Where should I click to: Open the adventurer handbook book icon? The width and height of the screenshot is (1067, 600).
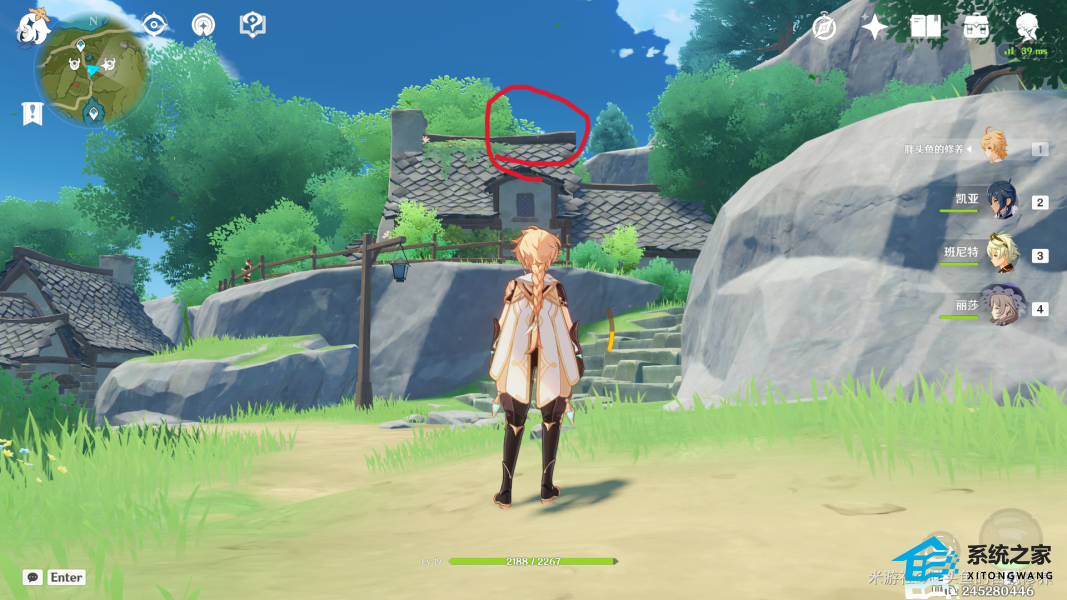tap(925, 27)
